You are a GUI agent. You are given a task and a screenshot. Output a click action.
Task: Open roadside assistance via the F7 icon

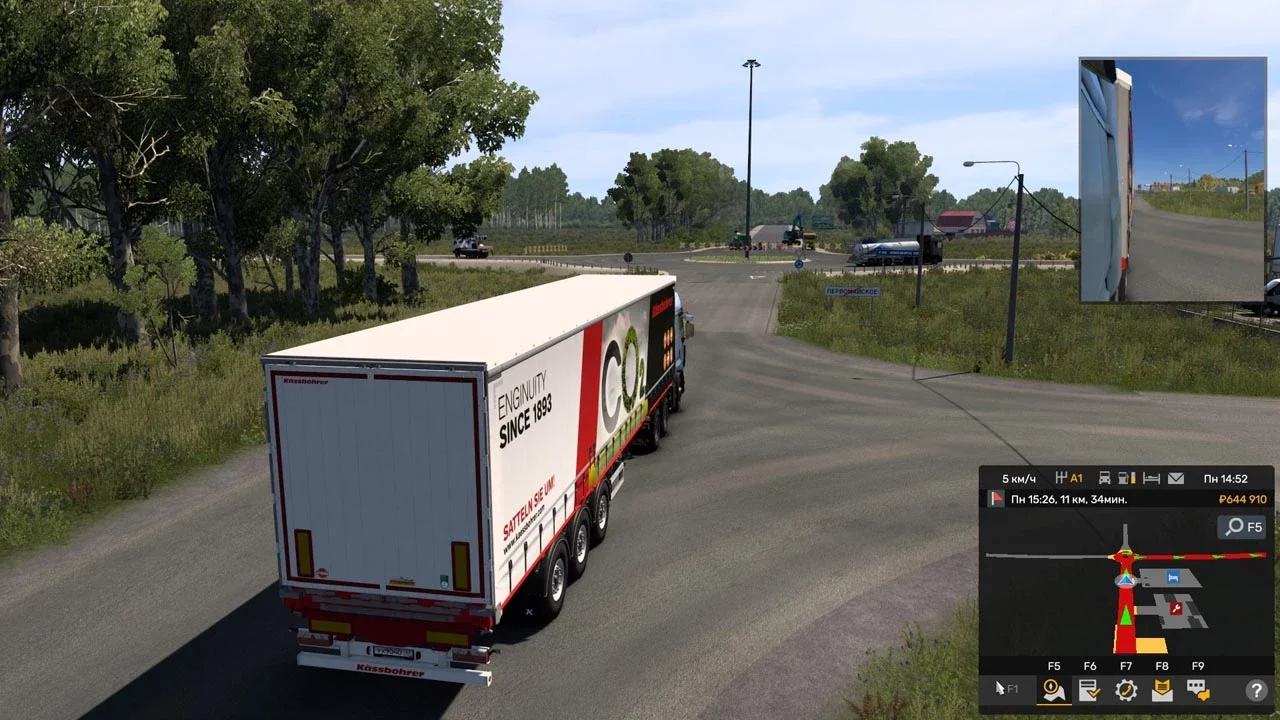click(x=1125, y=689)
